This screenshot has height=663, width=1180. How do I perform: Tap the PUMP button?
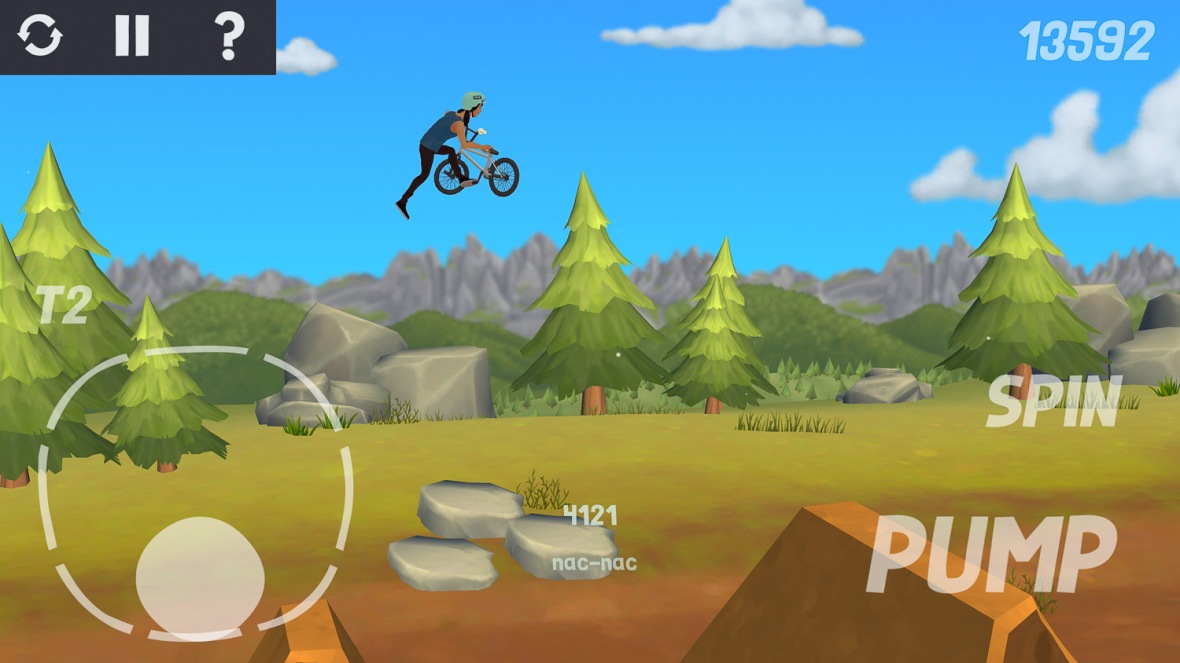click(x=991, y=554)
